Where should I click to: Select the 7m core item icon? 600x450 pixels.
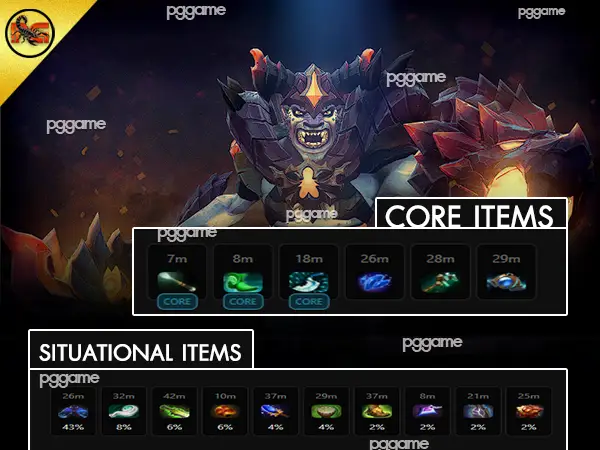[x=176, y=280]
